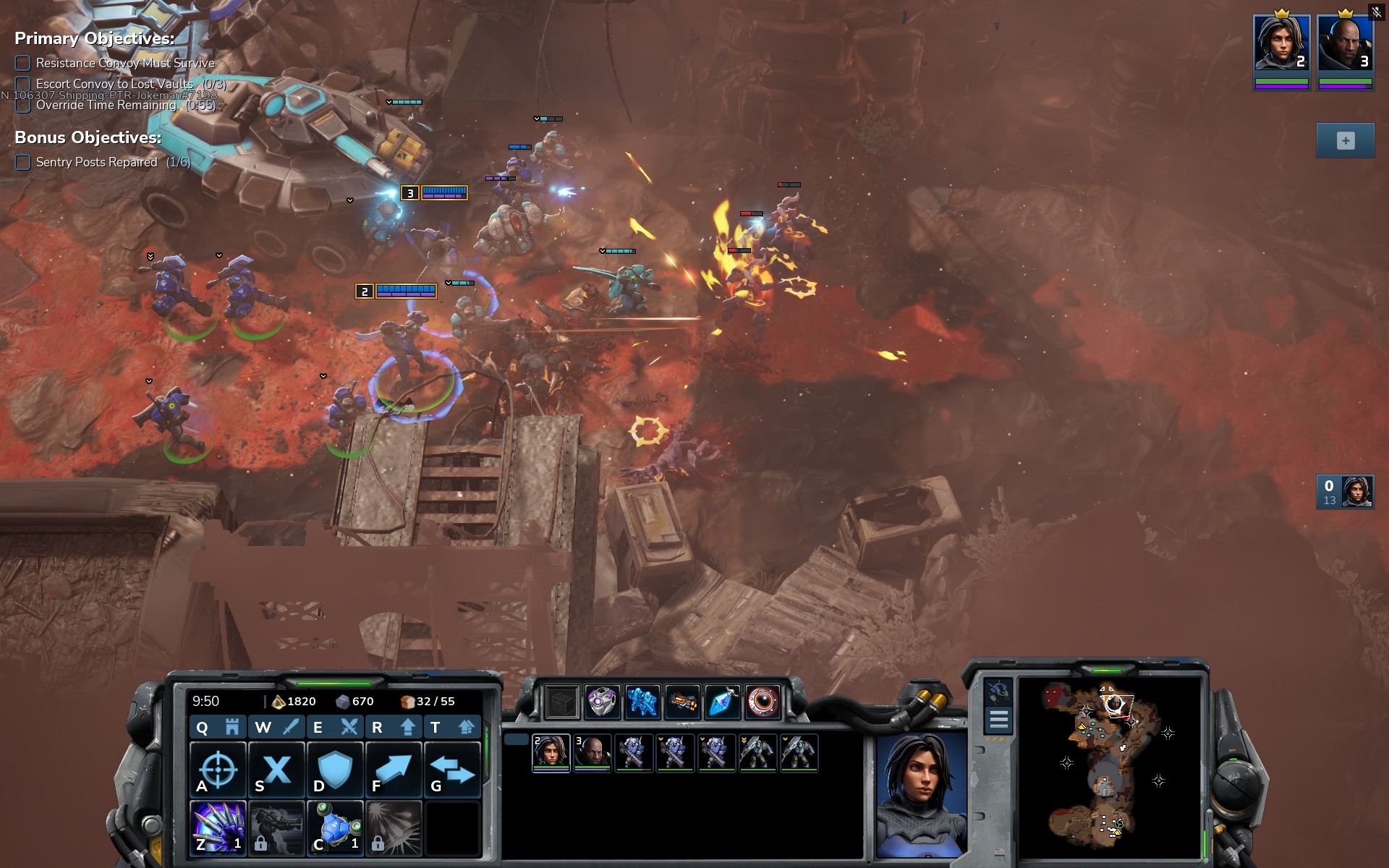Click the Stop command X icon
The height and width of the screenshot is (868, 1389).
coord(276,770)
